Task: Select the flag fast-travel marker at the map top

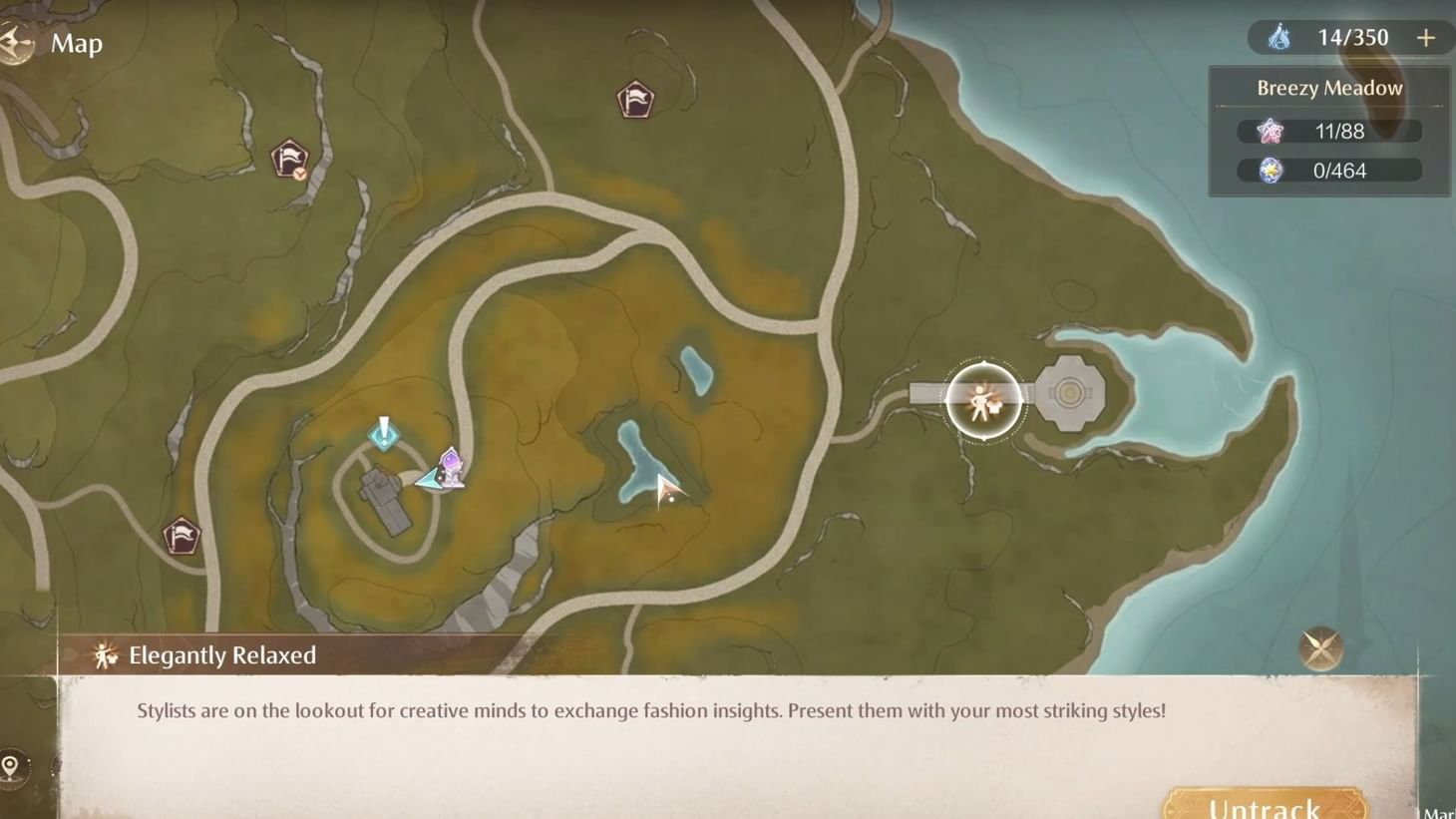Action: pos(636,100)
